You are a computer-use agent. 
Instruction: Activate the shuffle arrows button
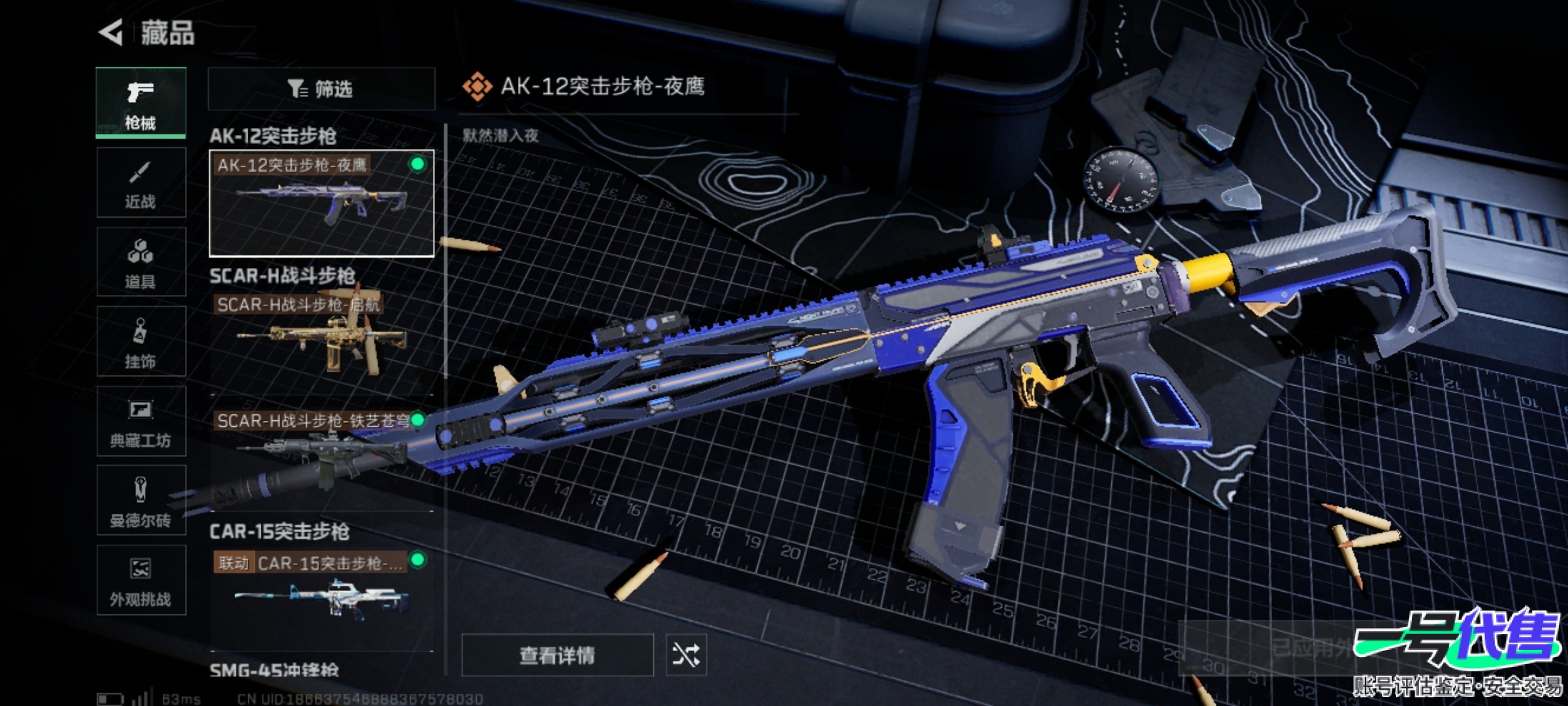coord(685,655)
